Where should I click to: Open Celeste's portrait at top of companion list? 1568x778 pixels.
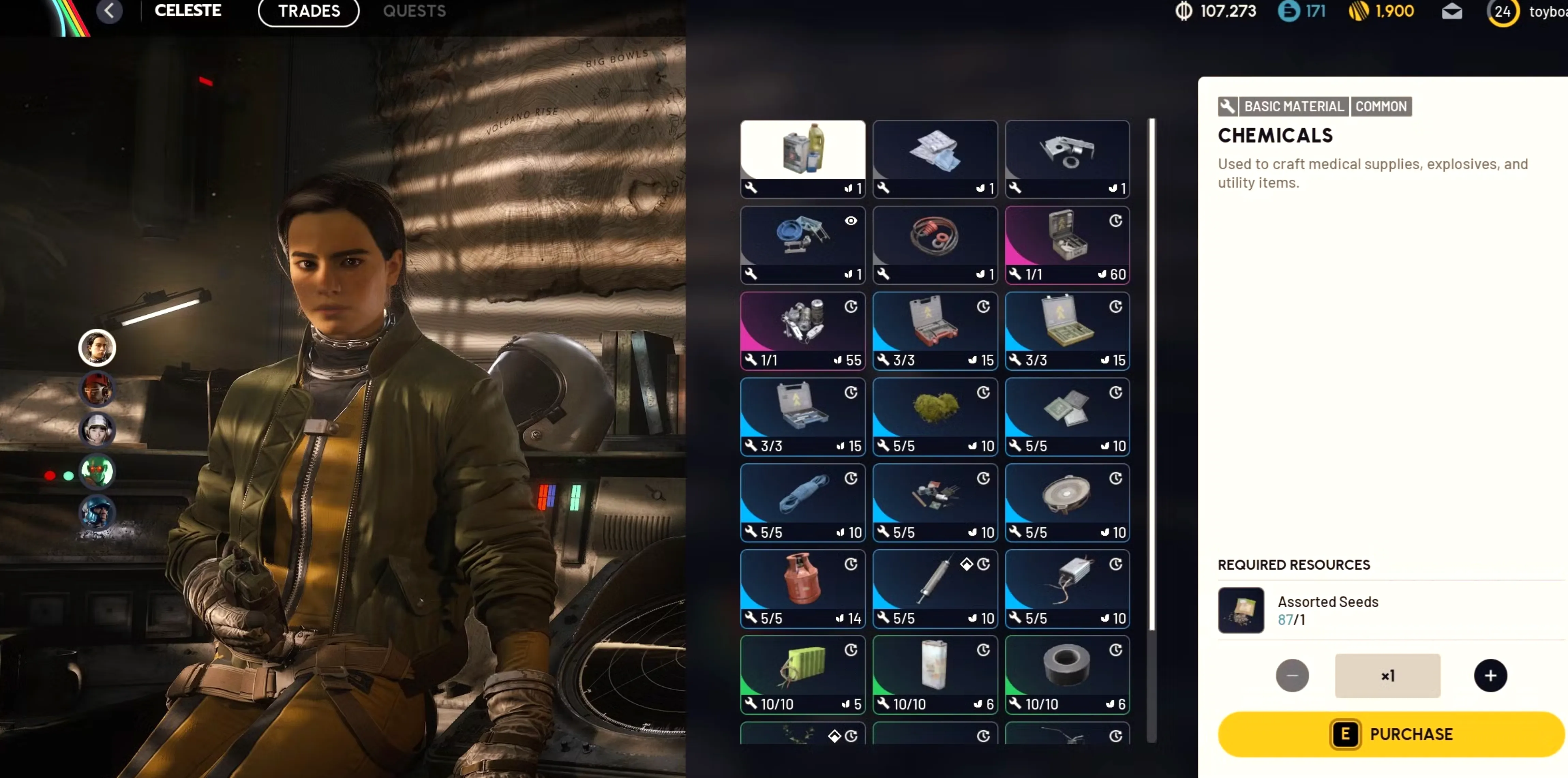pos(97,348)
